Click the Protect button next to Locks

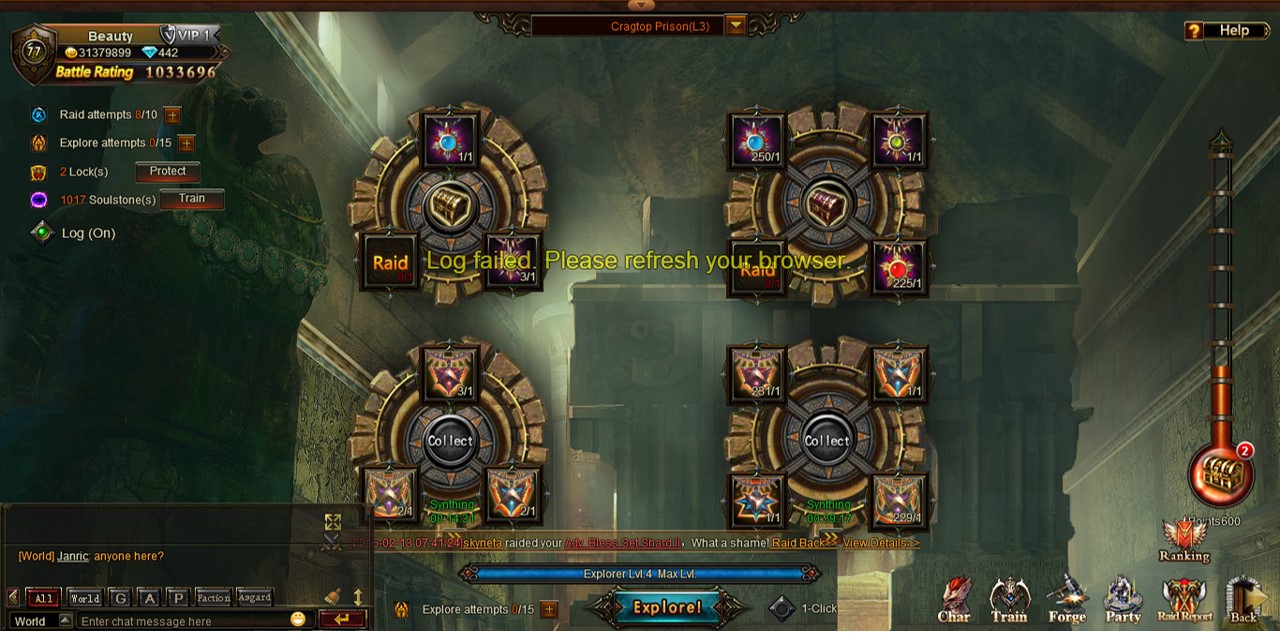pyautogui.click(x=168, y=172)
